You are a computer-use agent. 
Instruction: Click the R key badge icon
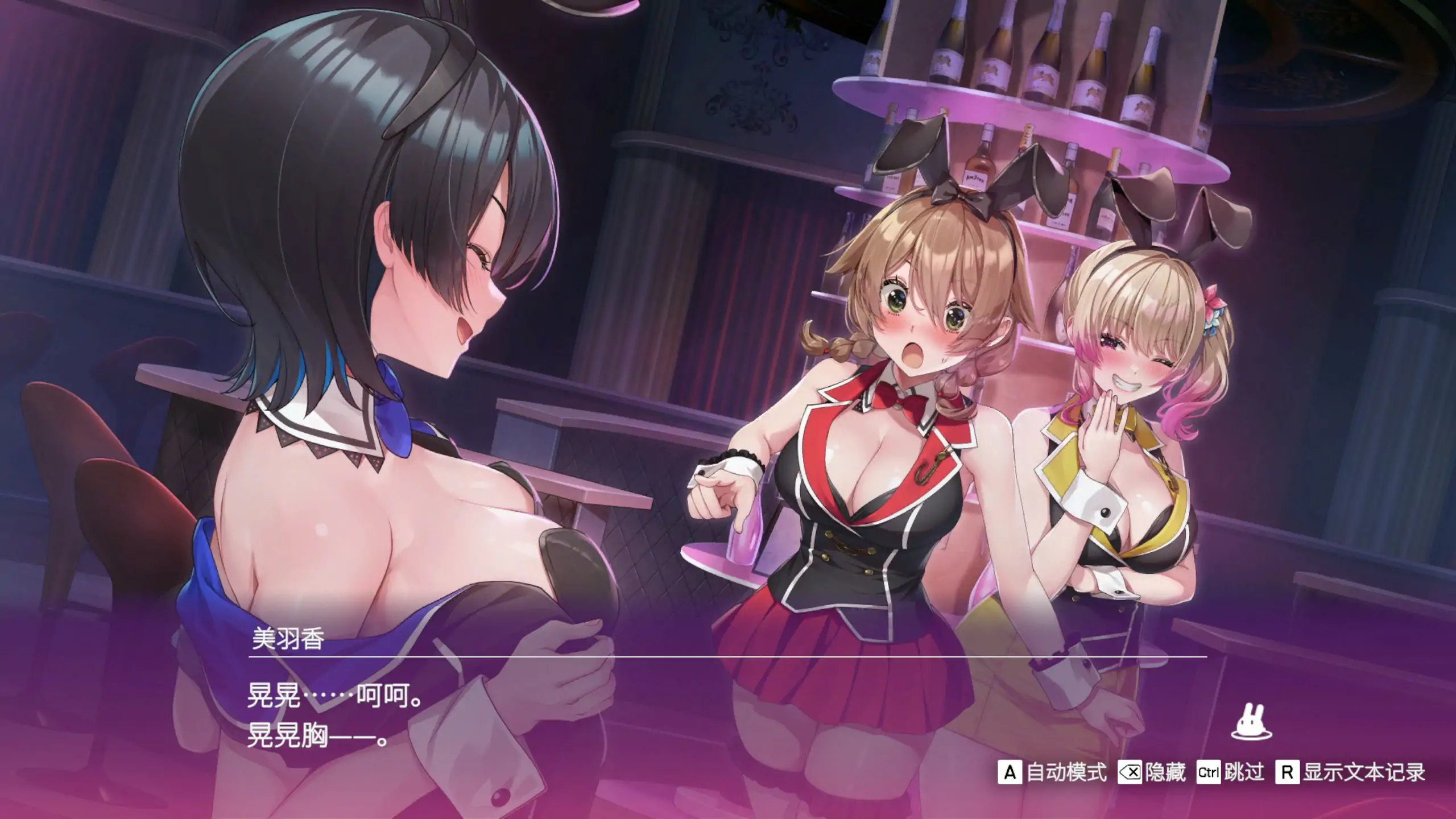(x=1289, y=772)
